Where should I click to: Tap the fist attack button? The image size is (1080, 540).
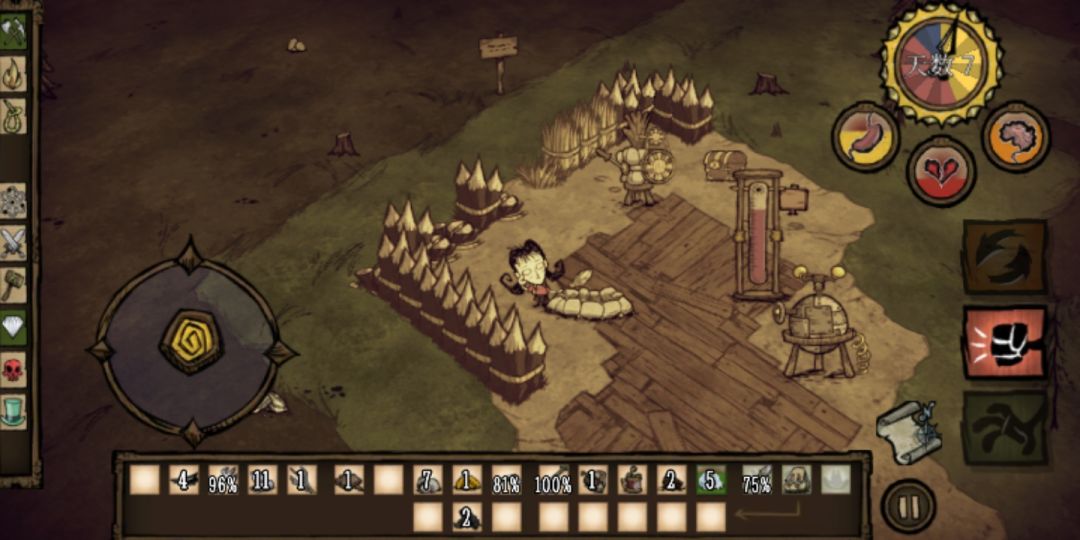(x=1004, y=342)
